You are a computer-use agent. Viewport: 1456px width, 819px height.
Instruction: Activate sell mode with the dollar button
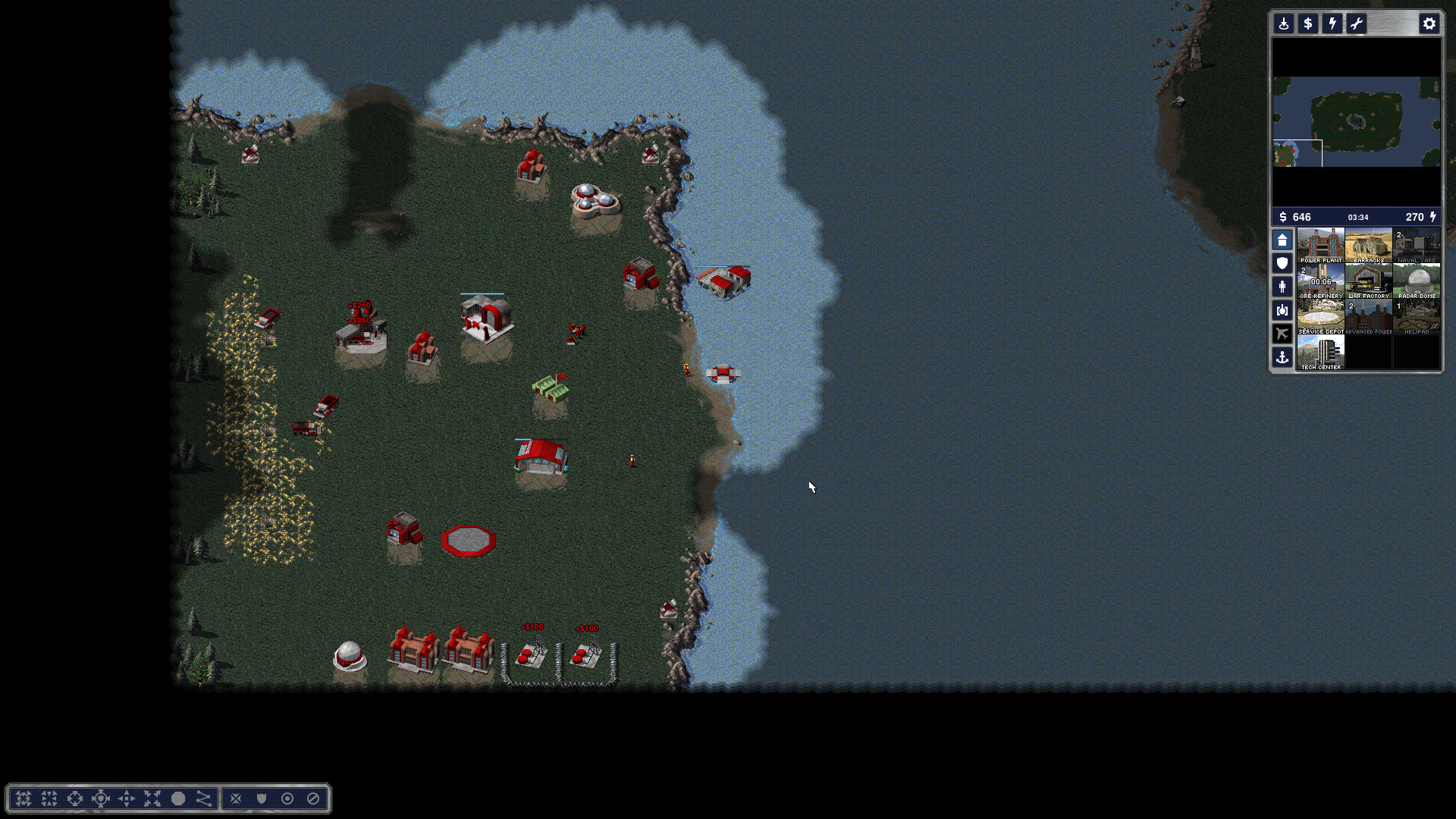(x=1308, y=24)
